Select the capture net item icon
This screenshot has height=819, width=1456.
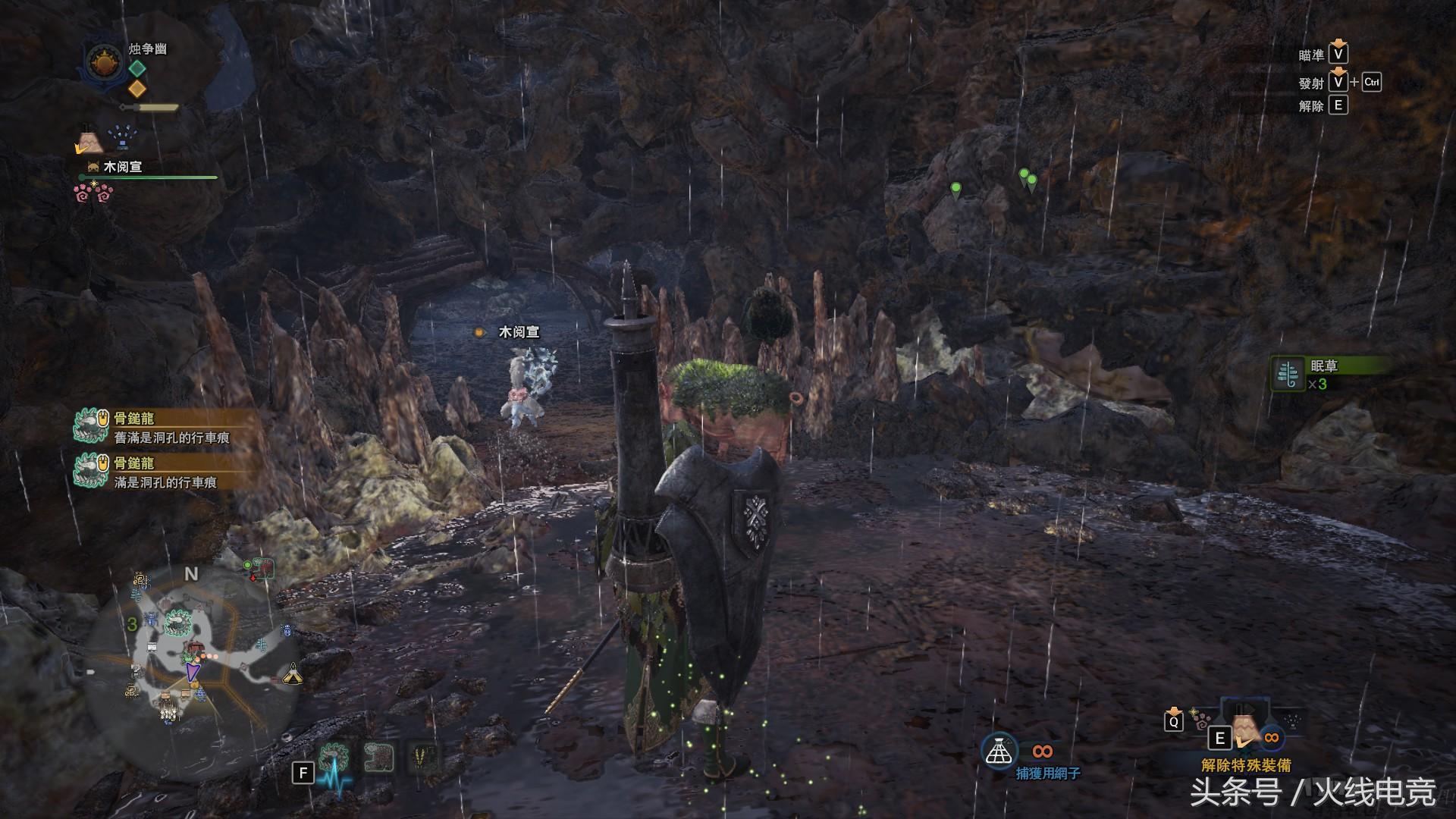pyautogui.click(x=999, y=751)
